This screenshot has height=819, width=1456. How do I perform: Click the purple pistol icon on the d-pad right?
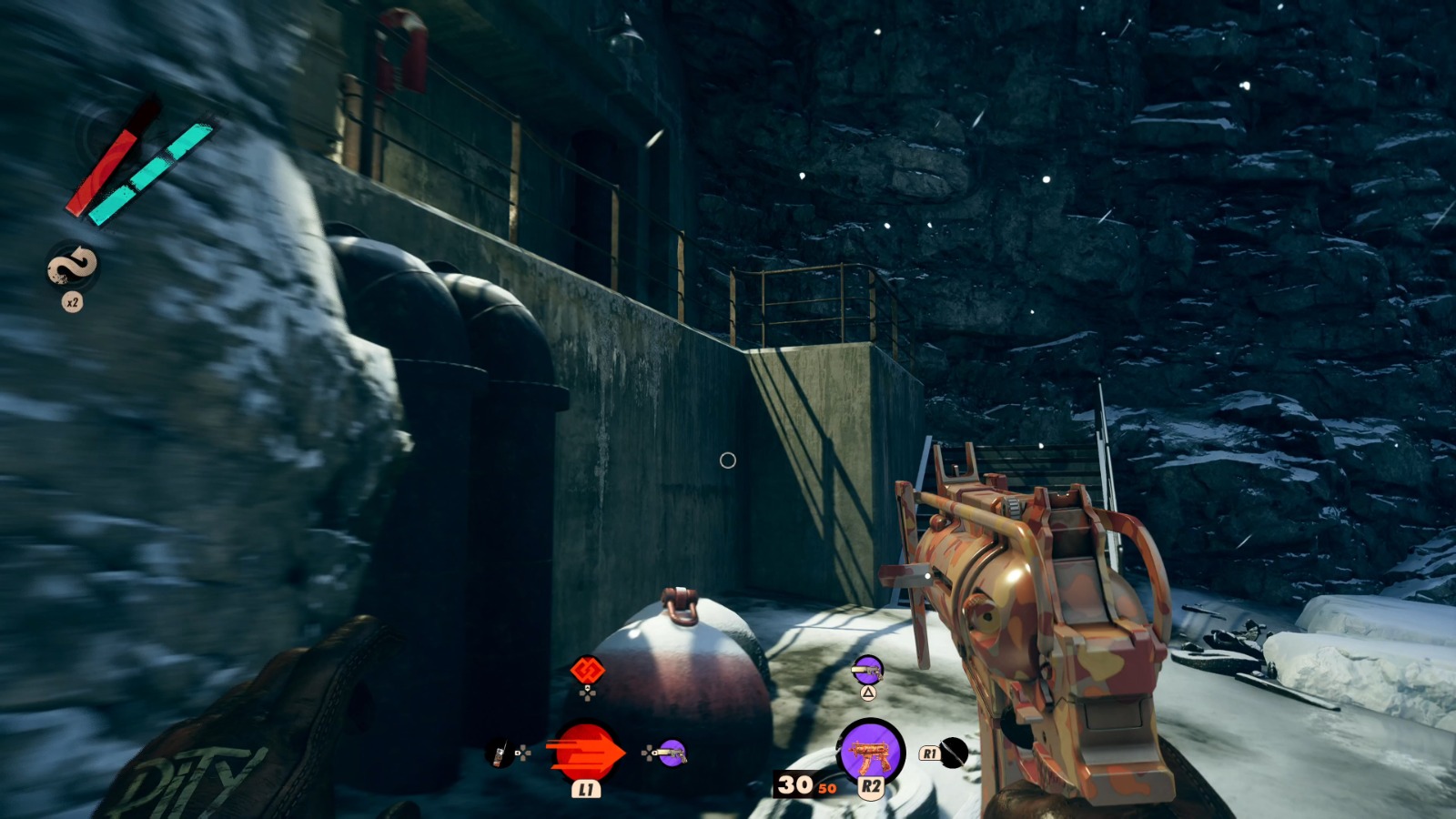click(x=671, y=754)
